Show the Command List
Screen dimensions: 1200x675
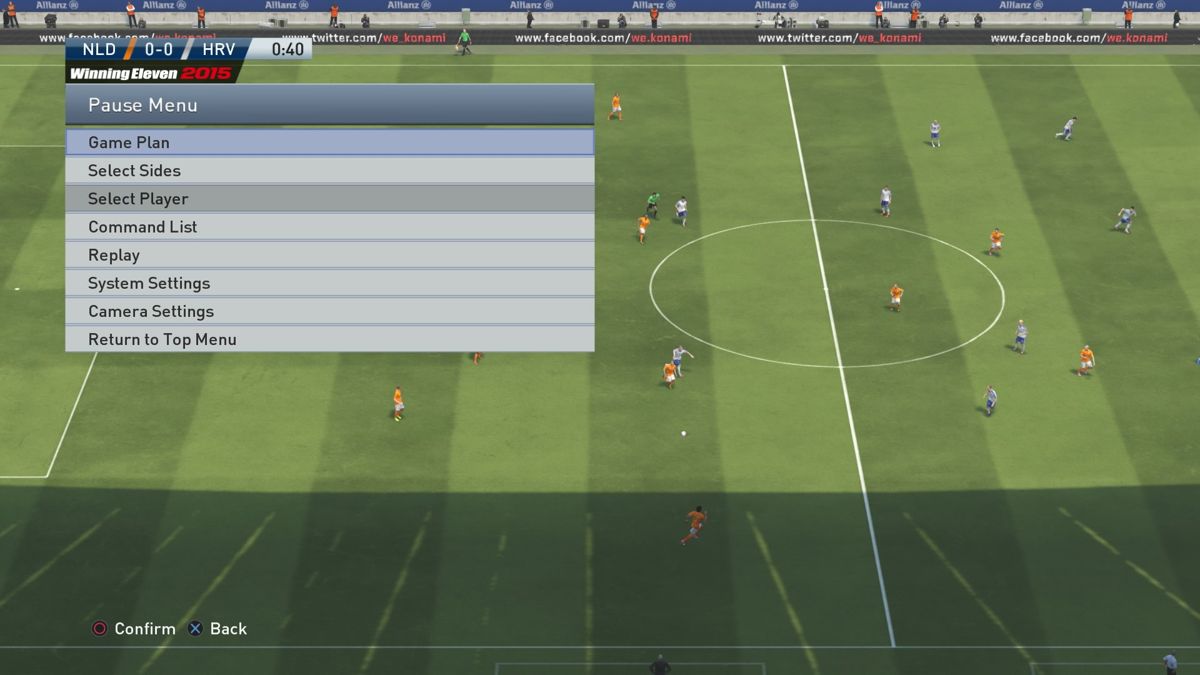point(329,227)
